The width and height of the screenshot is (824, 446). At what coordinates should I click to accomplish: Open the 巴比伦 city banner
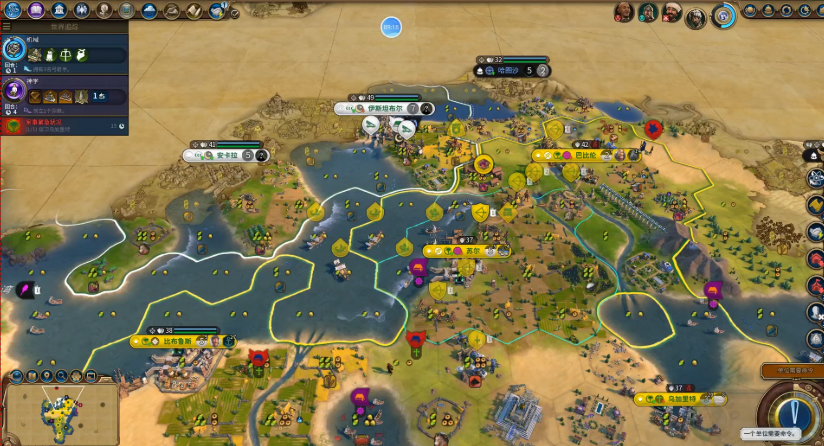pyautogui.click(x=585, y=155)
